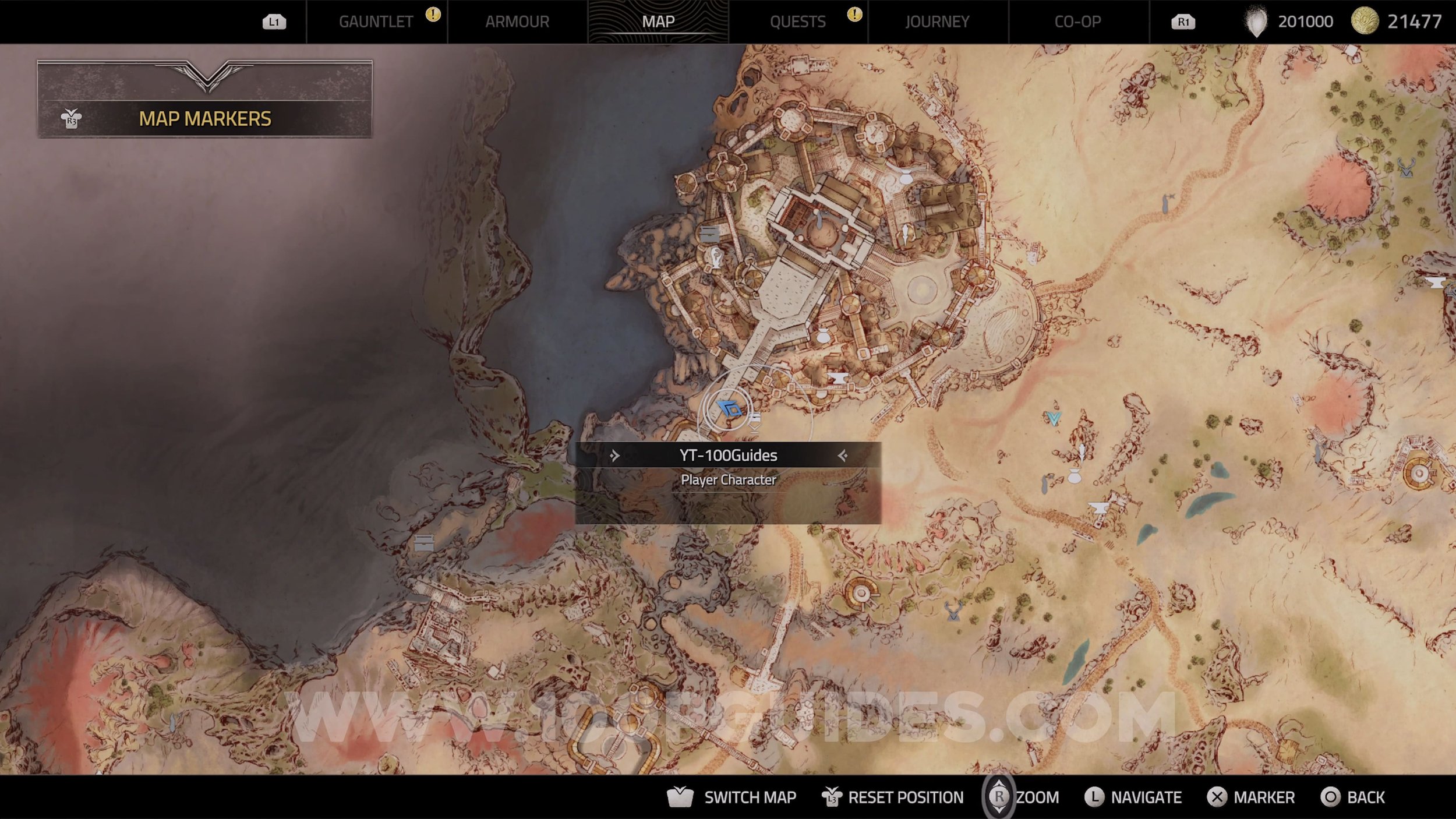The image size is (1456, 819).
Task: Click the blue player character map marker
Action: 730,409
